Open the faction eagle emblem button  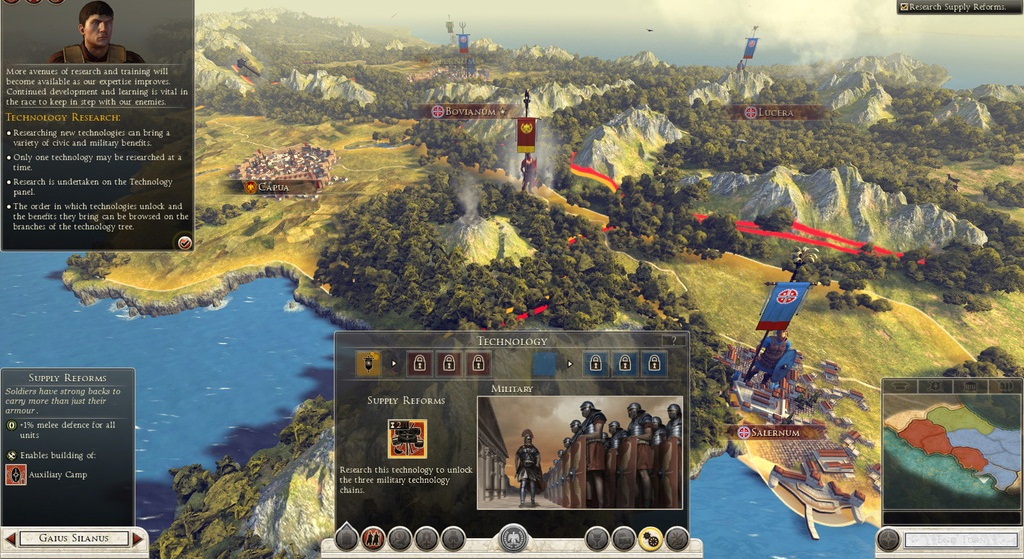[x=513, y=539]
